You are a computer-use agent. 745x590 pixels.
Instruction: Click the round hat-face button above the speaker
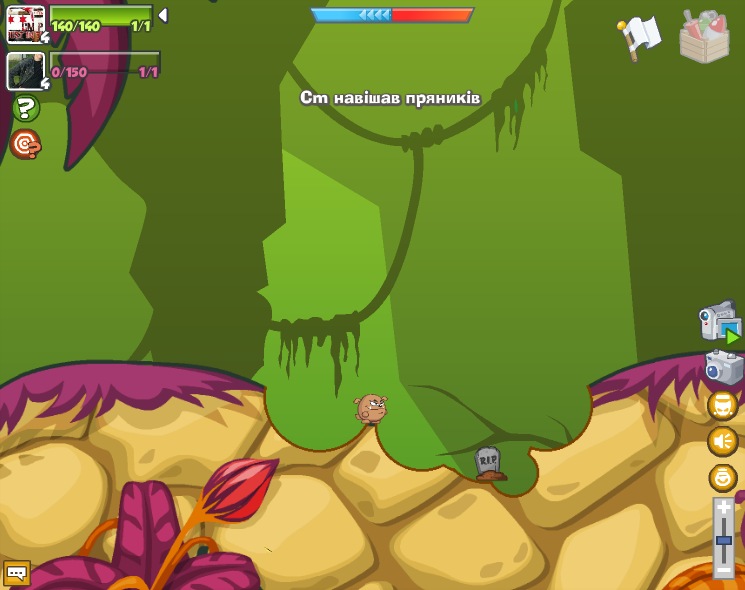click(723, 405)
